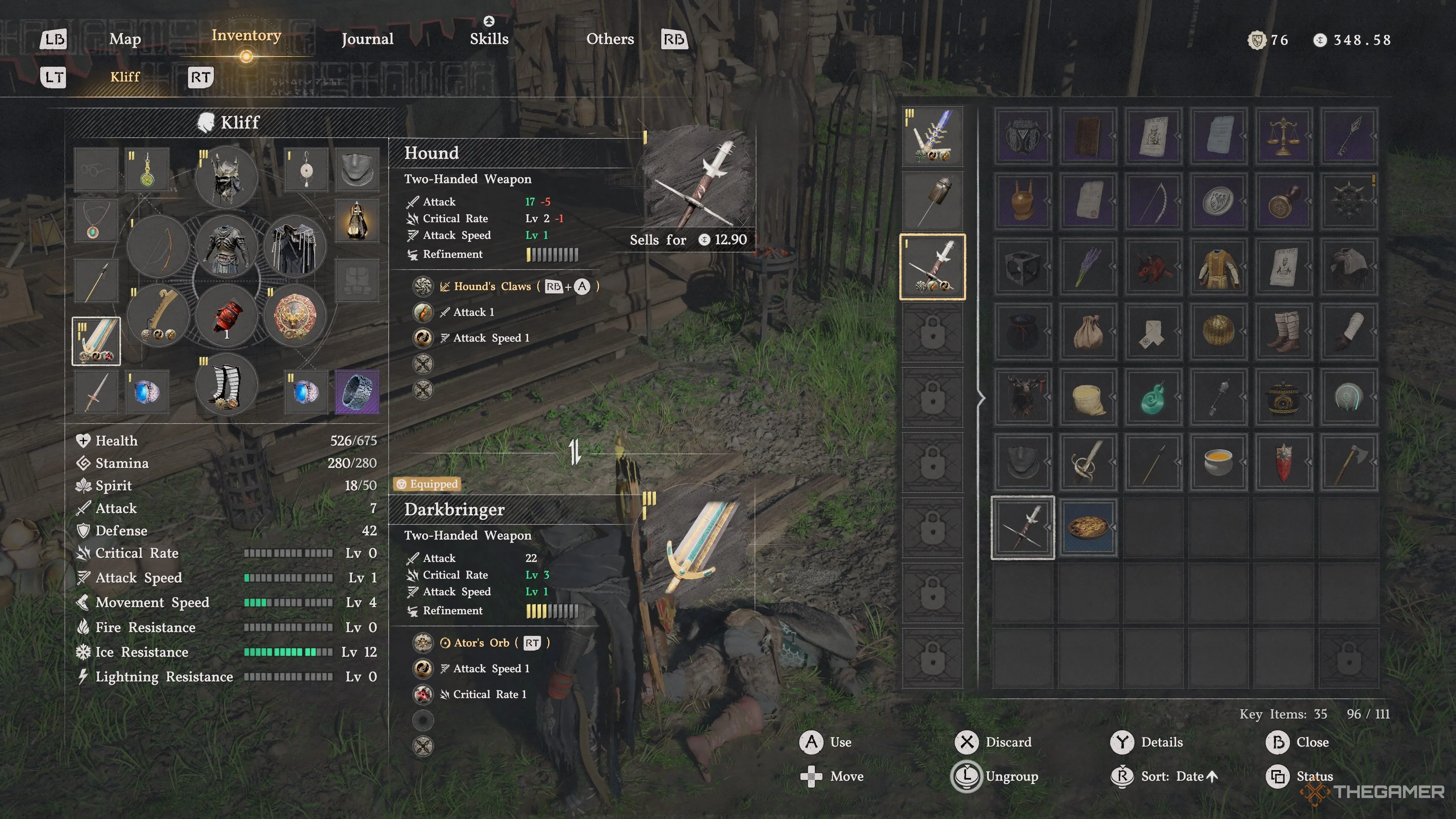Select the golden scales key item

(x=1283, y=136)
